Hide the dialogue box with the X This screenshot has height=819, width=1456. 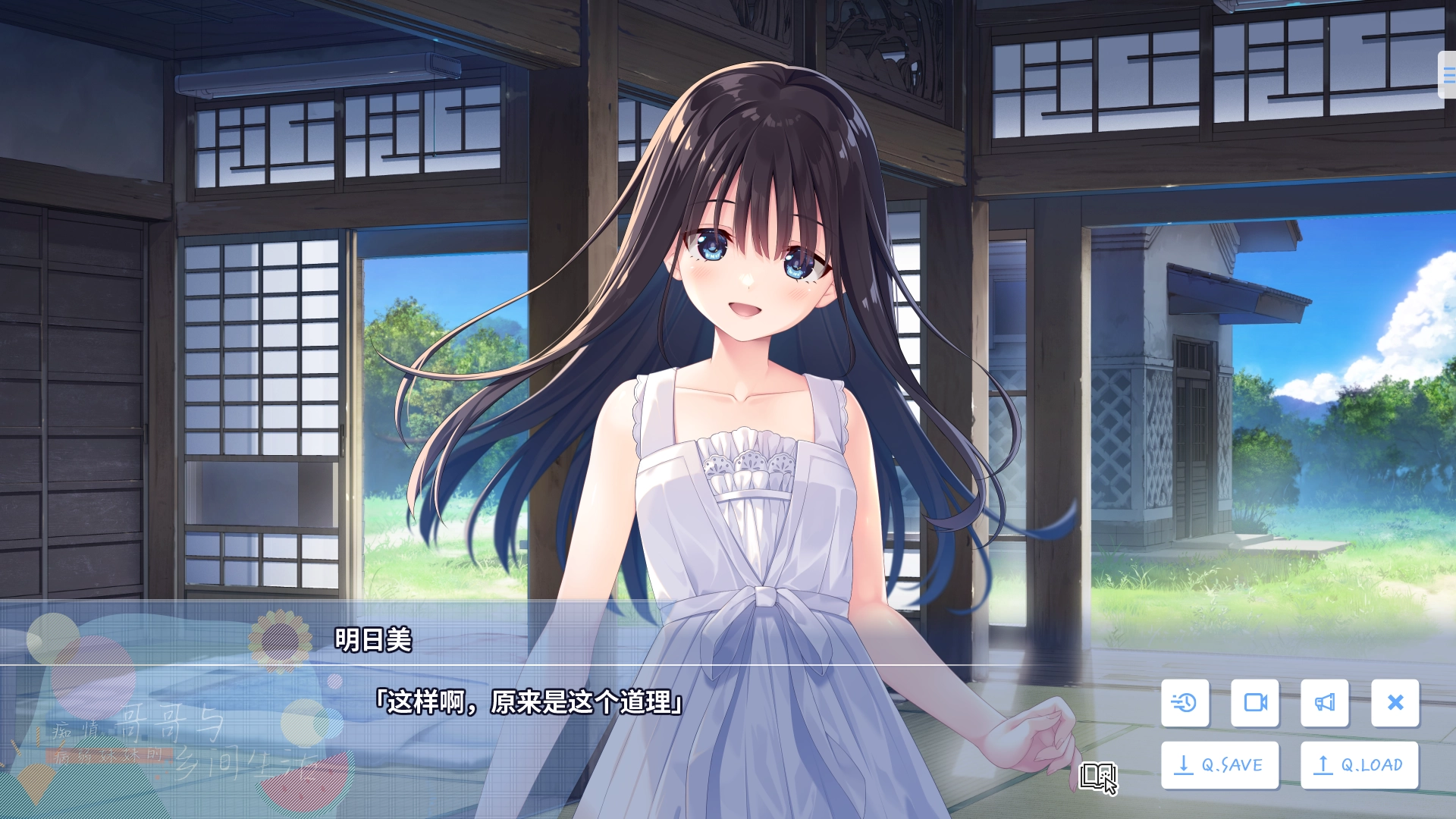tap(1395, 703)
